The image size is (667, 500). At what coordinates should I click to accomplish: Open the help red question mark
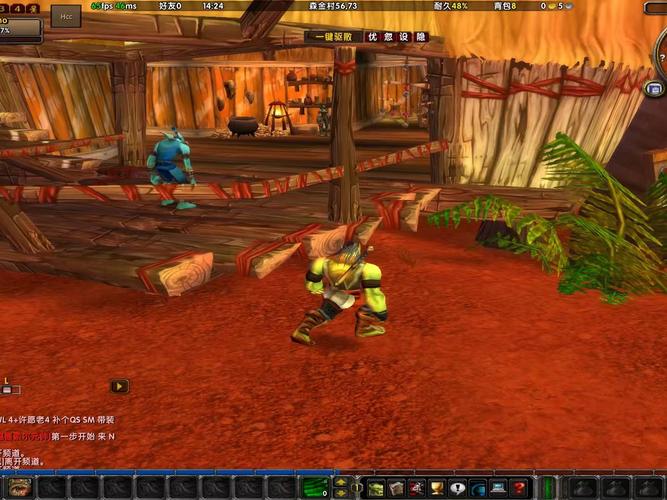(519, 488)
